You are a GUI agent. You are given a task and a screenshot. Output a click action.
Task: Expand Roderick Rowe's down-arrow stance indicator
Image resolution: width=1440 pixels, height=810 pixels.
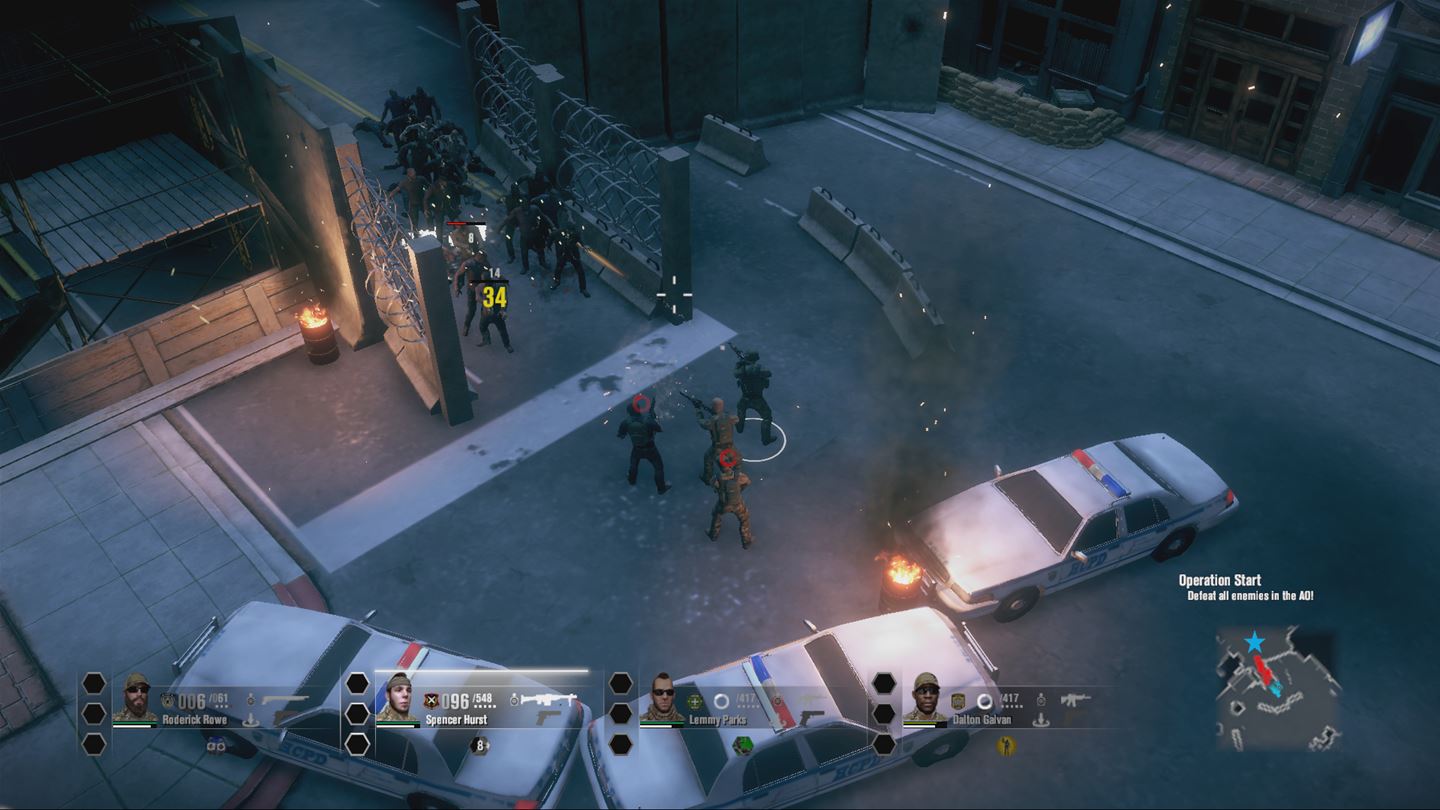(x=251, y=720)
